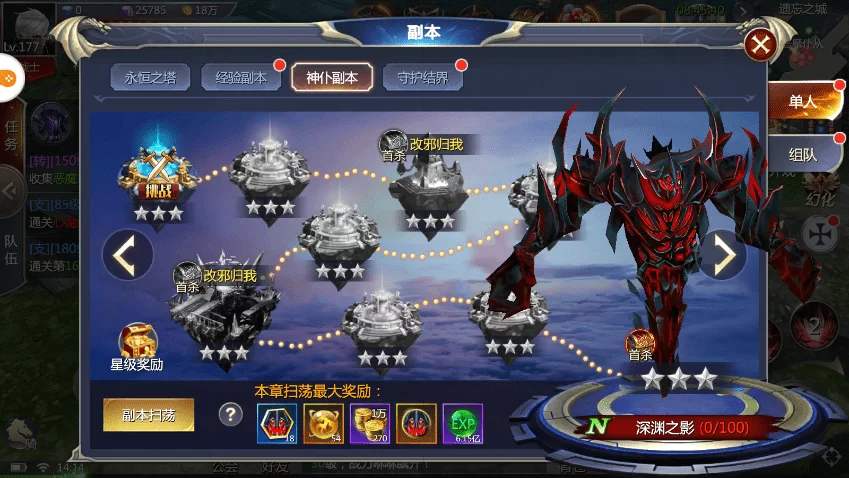Image resolution: width=849 pixels, height=478 pixels.
Task: Switch to the 守护结界 tab
Action: [x=423, y=78]
